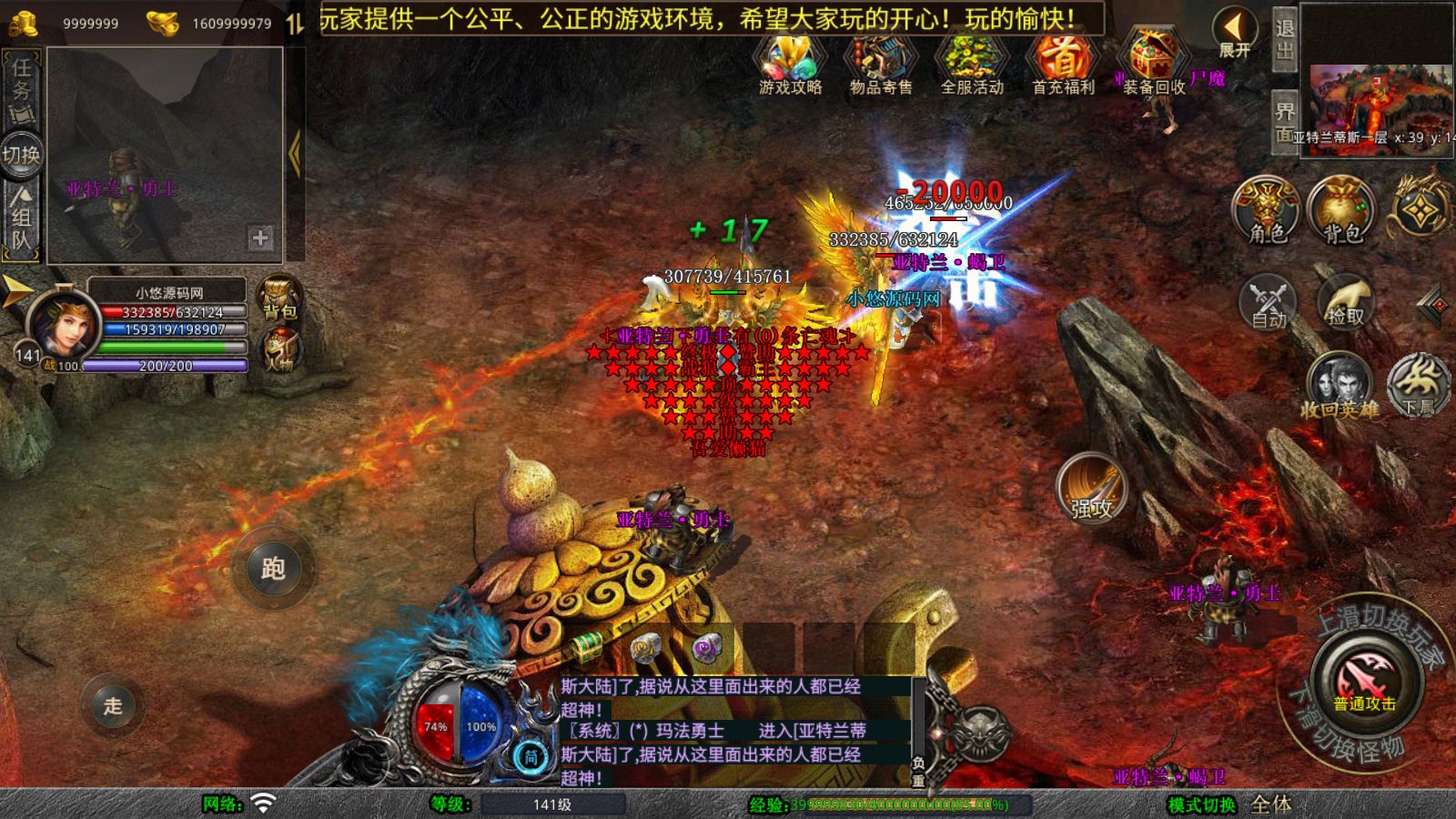Open the 游戏攻略 game guide icon

point(790,62)
